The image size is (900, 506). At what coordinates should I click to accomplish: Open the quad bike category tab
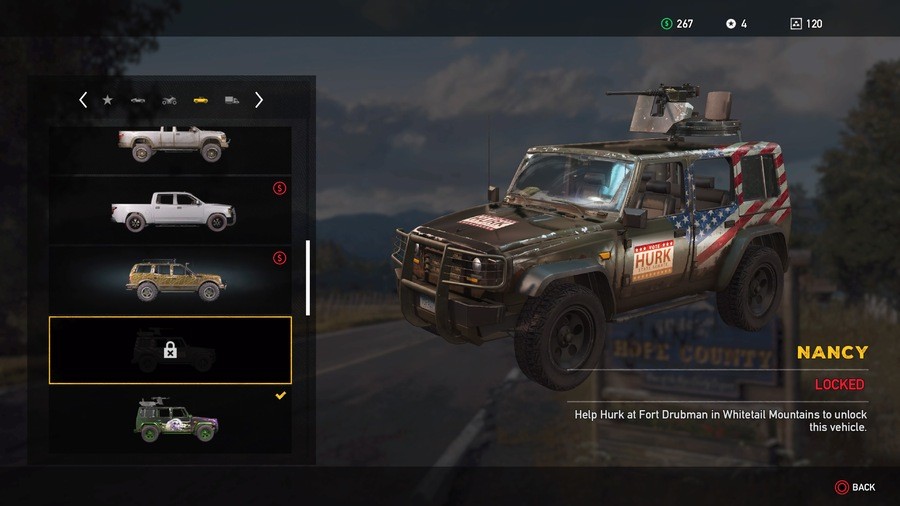(169, 100)
